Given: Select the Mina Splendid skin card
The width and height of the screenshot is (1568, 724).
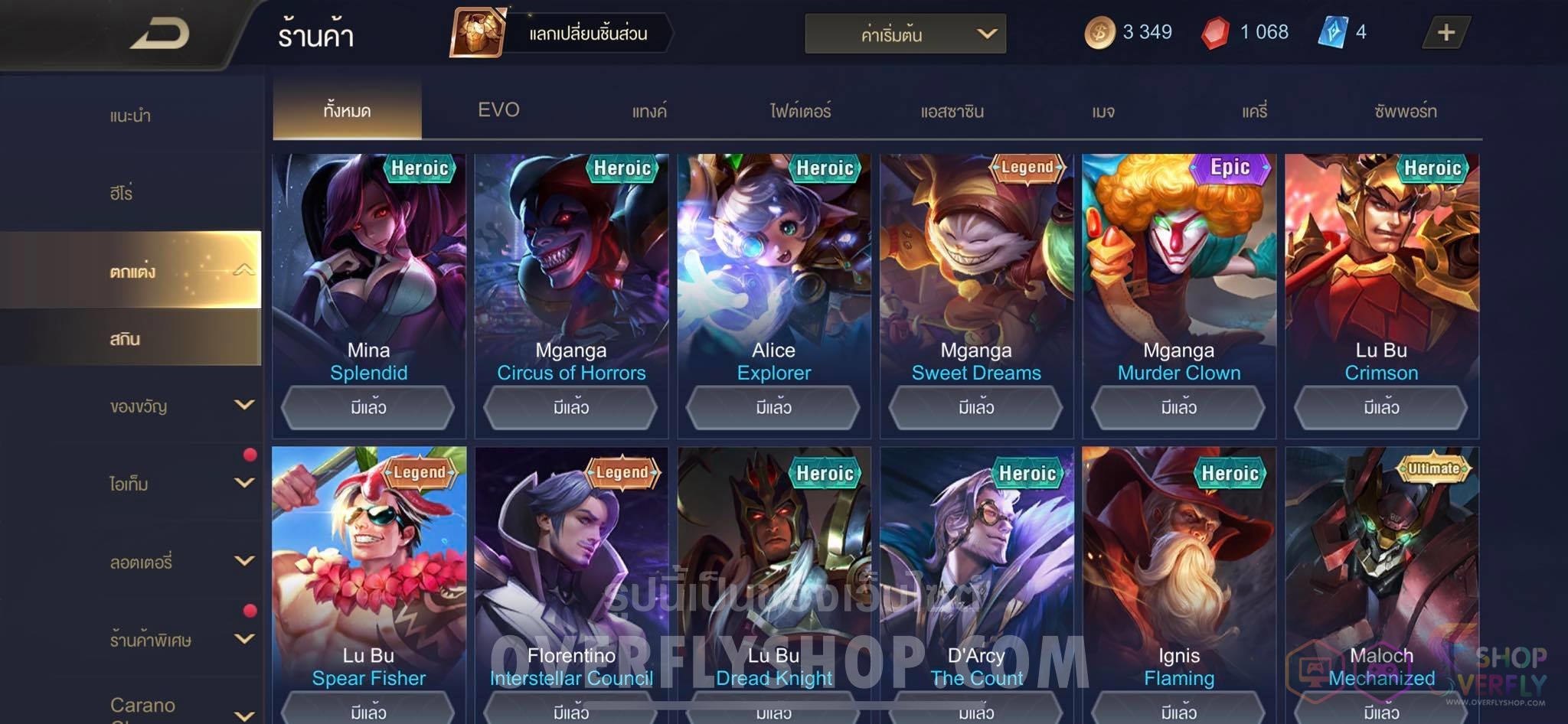Looking at the screenshot, I should point(368,268).
